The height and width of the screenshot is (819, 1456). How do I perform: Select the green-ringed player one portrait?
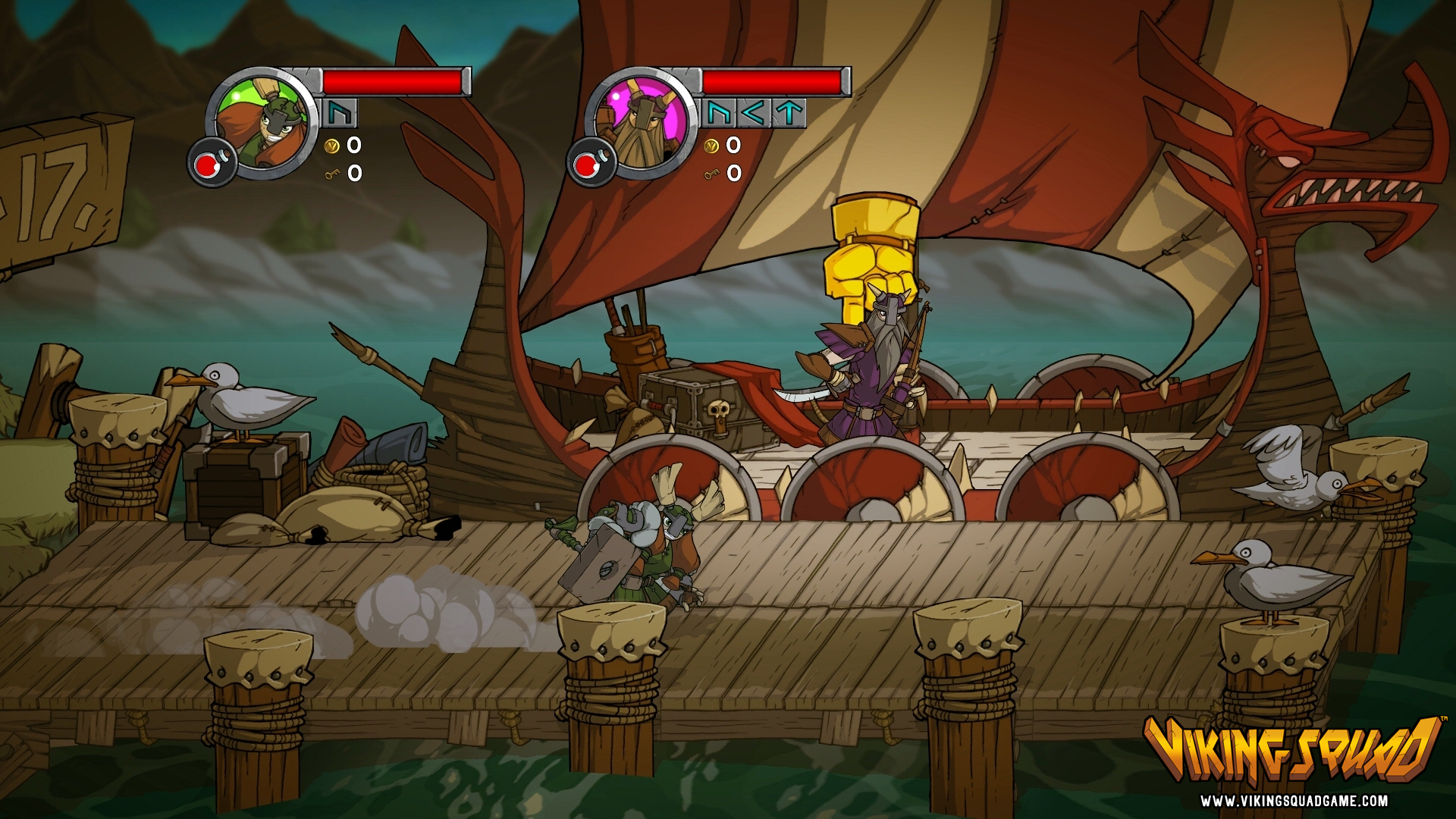[x=262, y=124]
